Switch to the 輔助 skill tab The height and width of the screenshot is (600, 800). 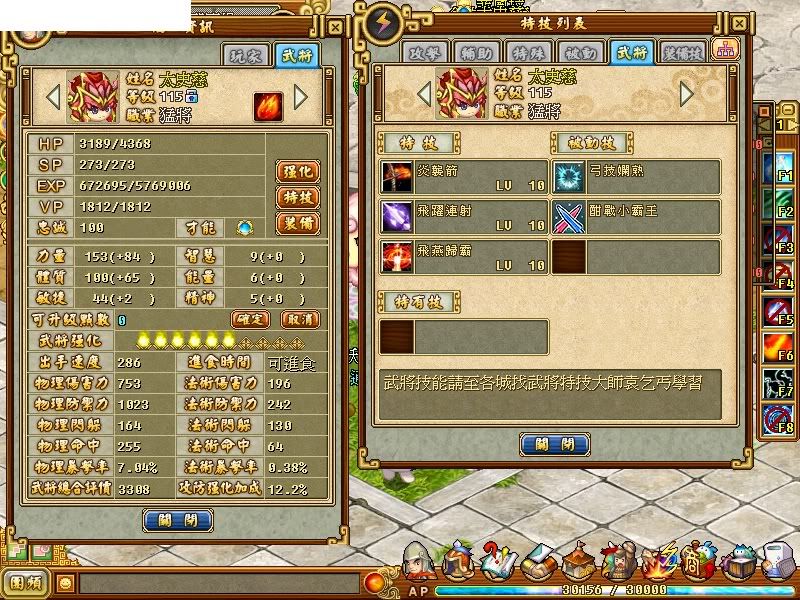coord(479,52)
